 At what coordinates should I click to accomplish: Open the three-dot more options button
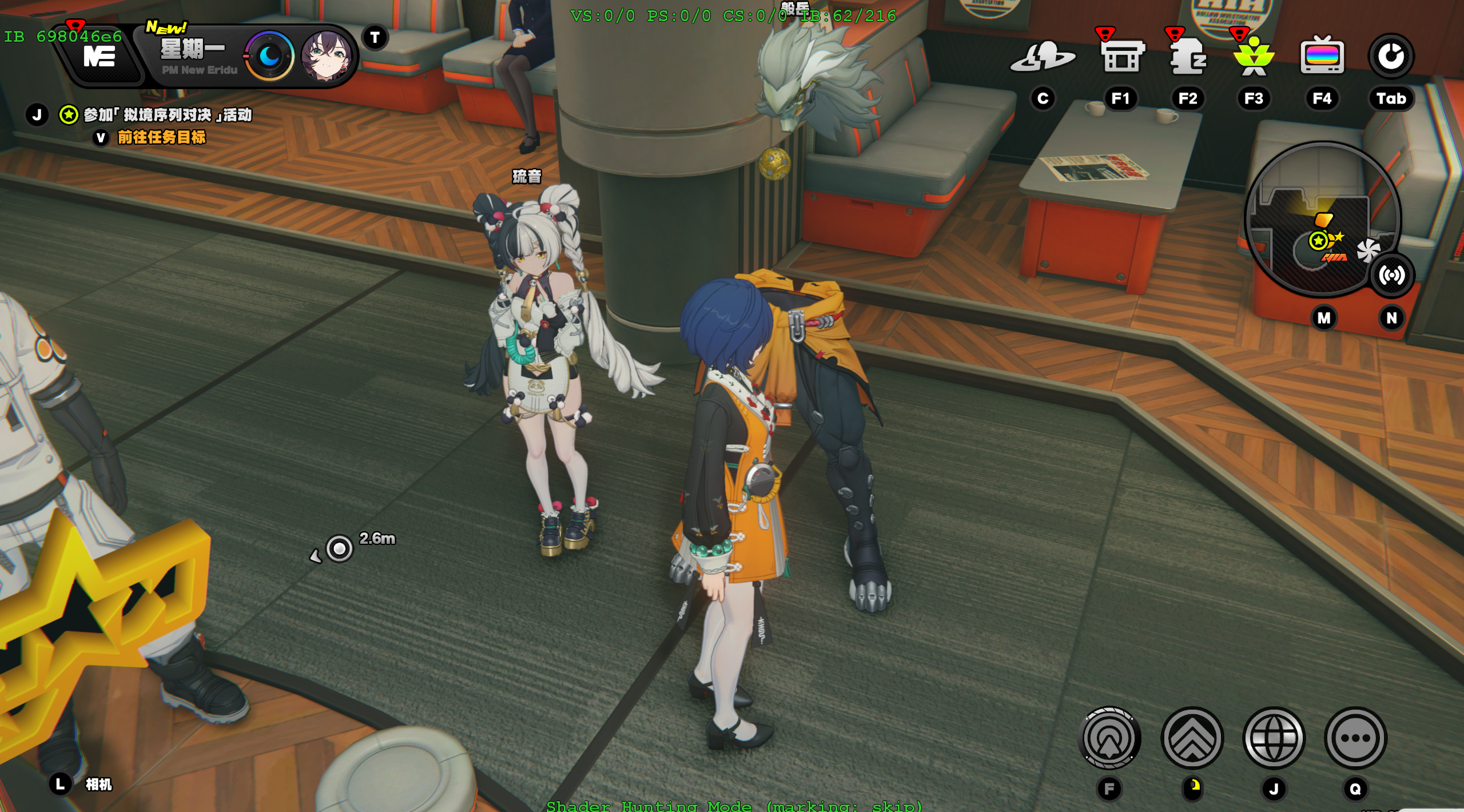pos(1355,738)
